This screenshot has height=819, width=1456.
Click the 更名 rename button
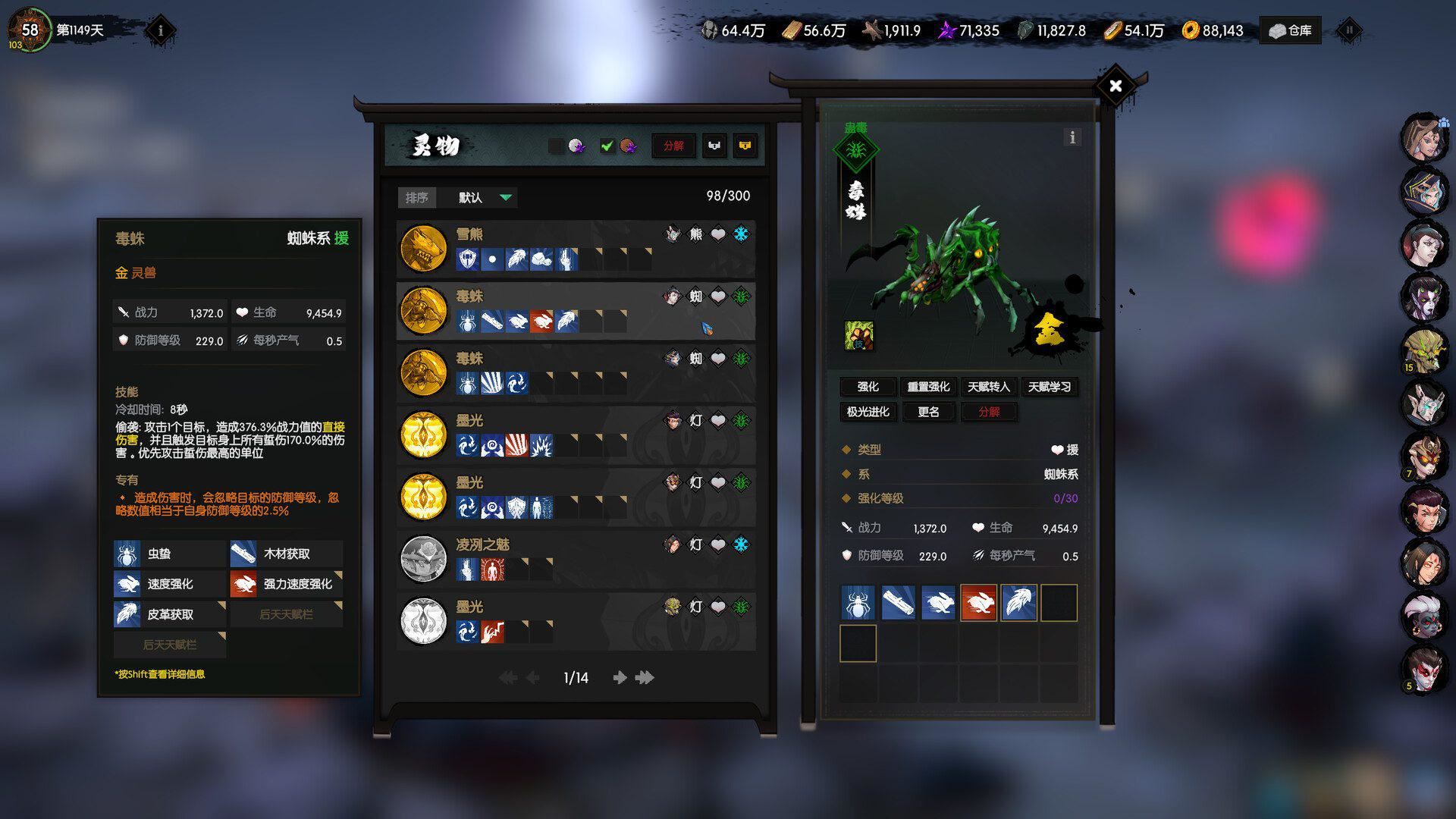pyautogui.click(x=927, y=412)
